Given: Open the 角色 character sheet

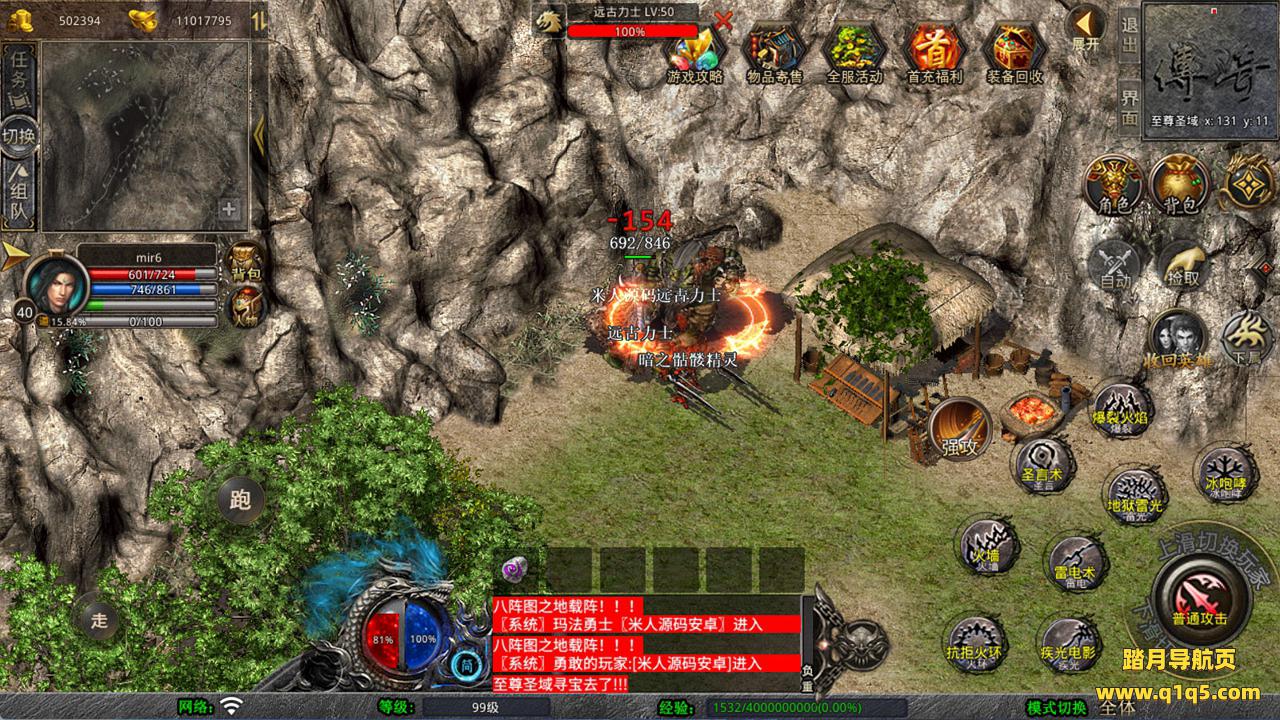Looking at the screenshot, I should coord(1115,185).
